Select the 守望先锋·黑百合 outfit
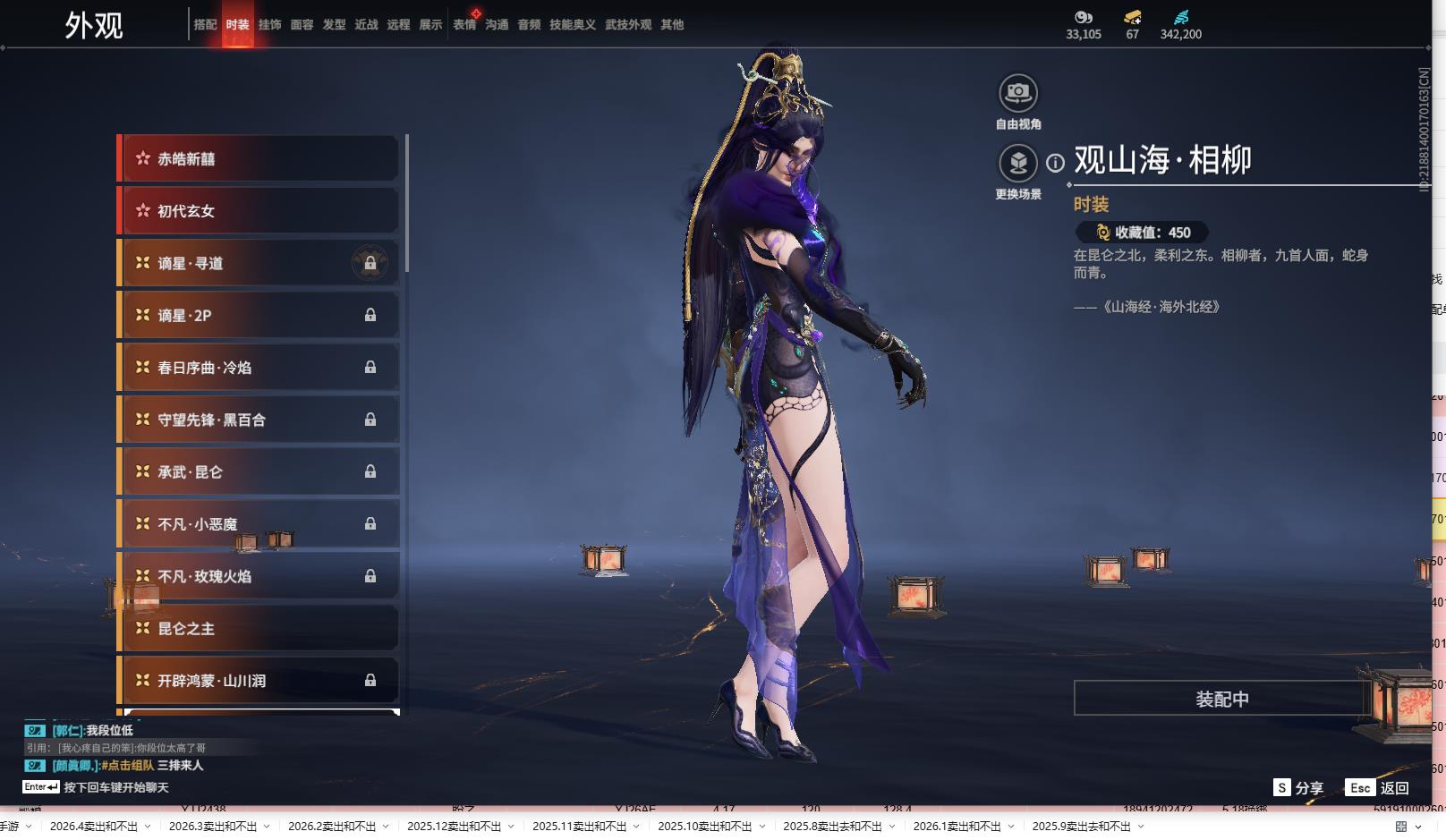The width and height of the screenshot is (1446, 840). point(259,420)
